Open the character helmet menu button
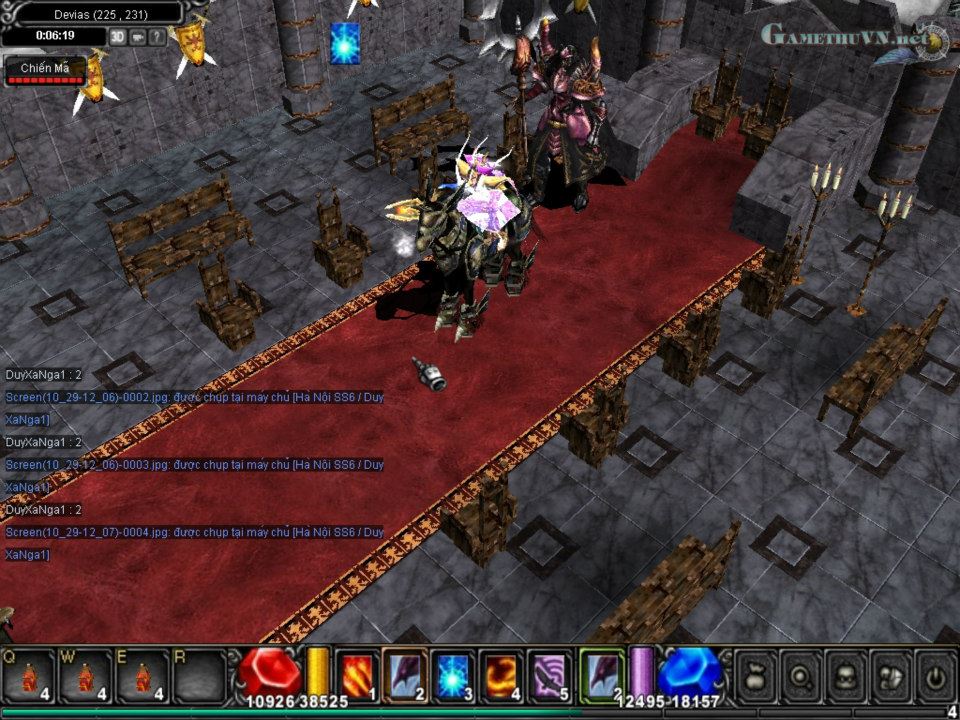 tap(846, 675)
